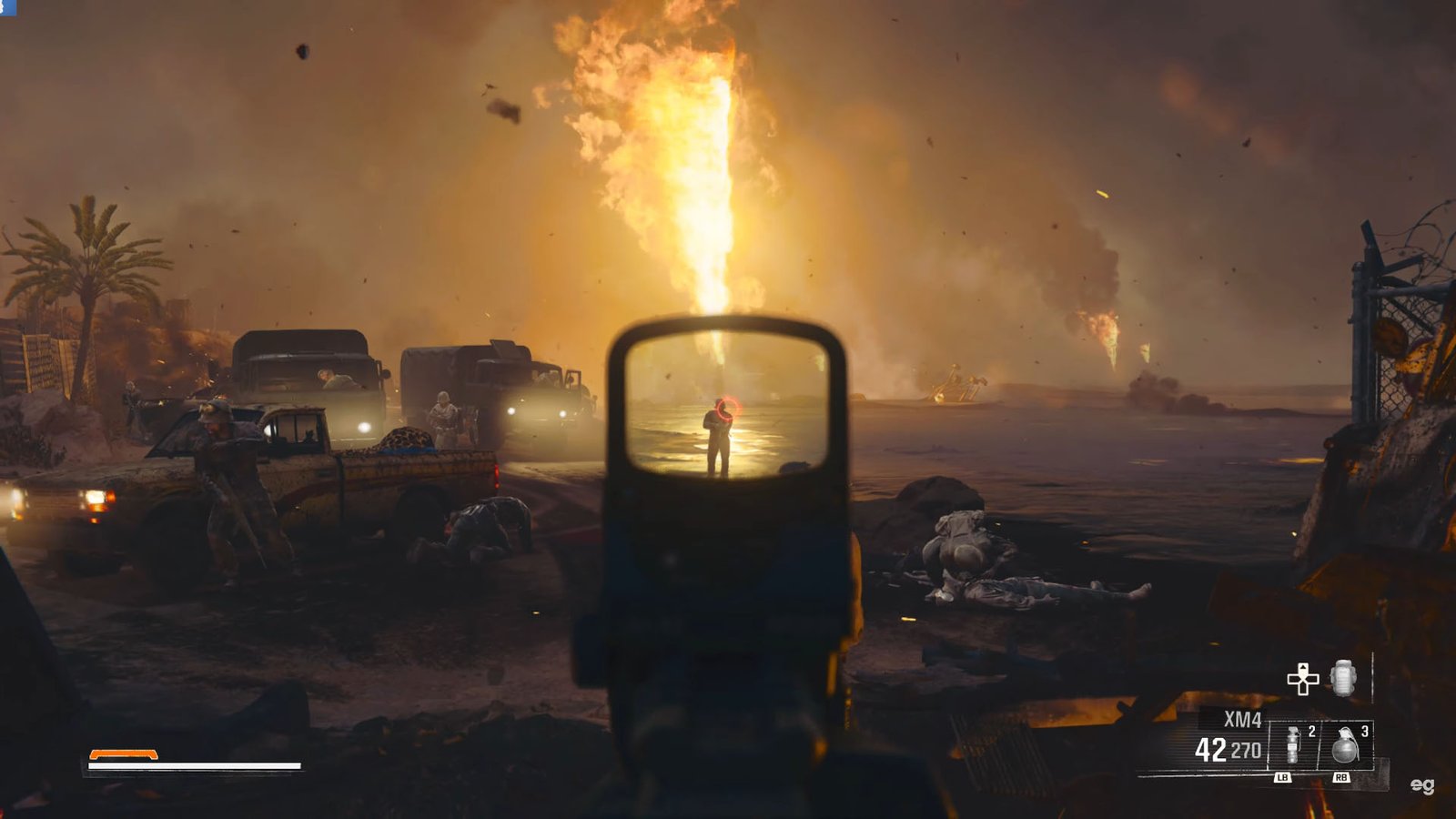
Task: Select the tactical stun grenade slot
Action: click(x=1293, y=746)
